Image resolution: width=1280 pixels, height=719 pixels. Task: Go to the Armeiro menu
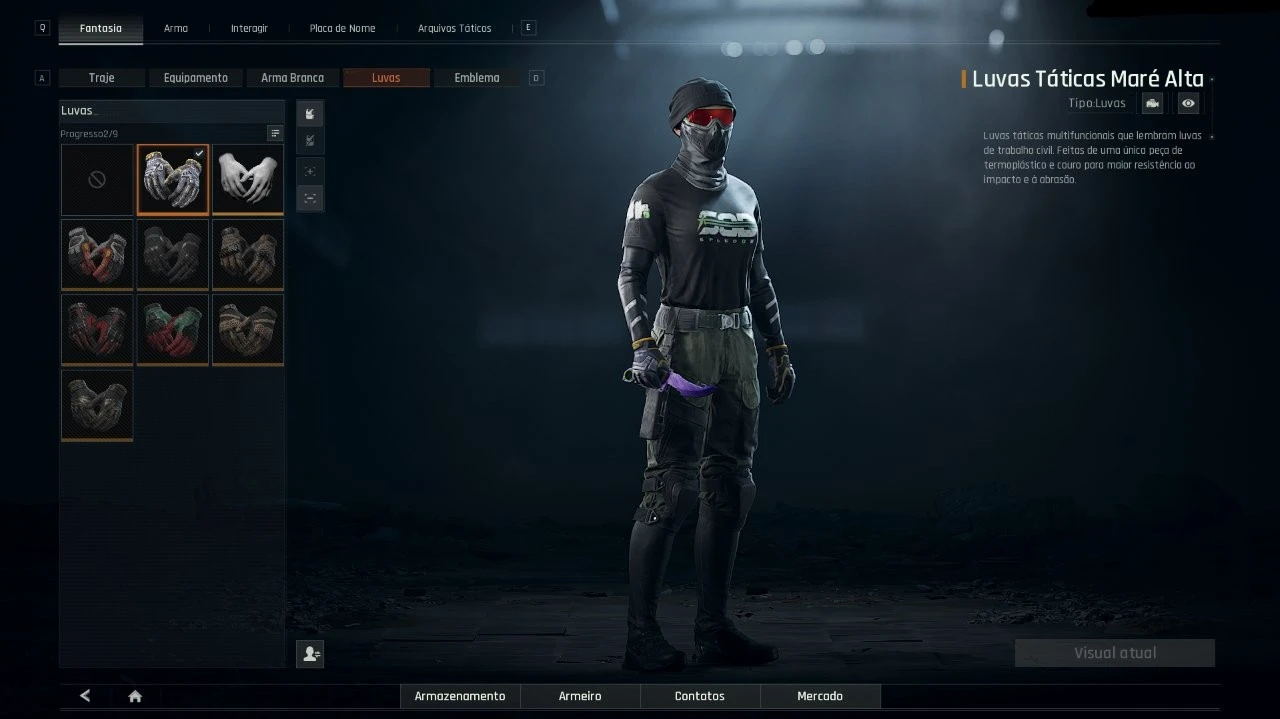(x=580, y=696)
